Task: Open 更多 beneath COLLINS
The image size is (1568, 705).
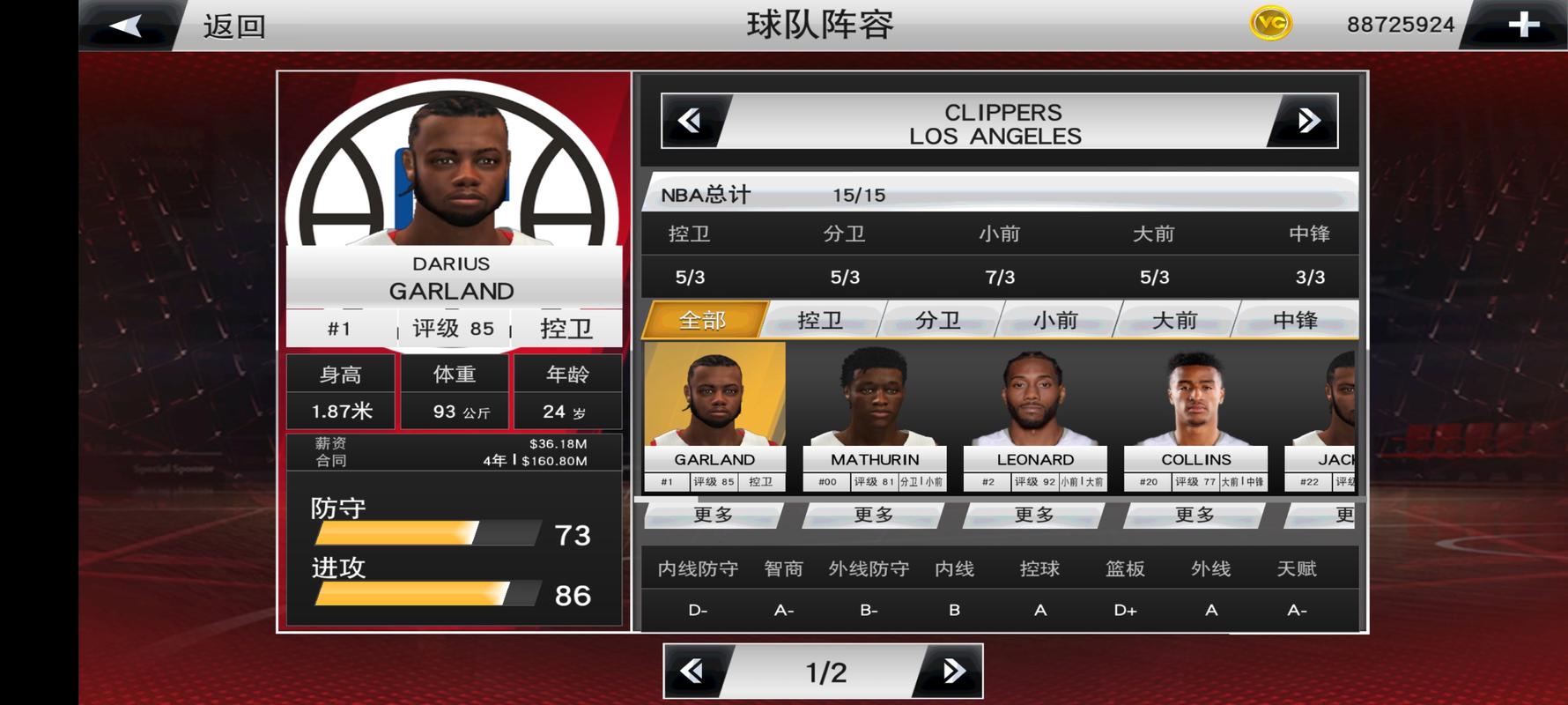Action: (1194, 516)
